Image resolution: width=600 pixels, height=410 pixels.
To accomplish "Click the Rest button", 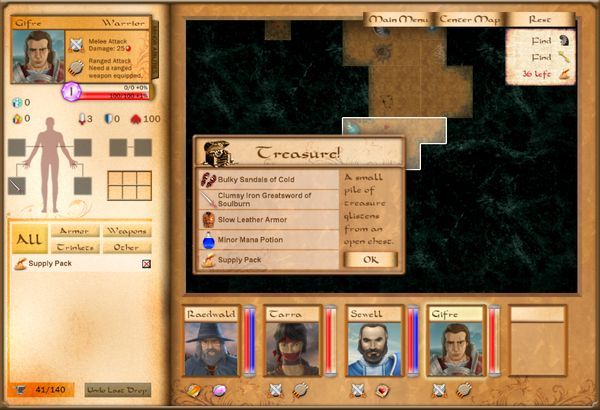I will click(540, 19).
